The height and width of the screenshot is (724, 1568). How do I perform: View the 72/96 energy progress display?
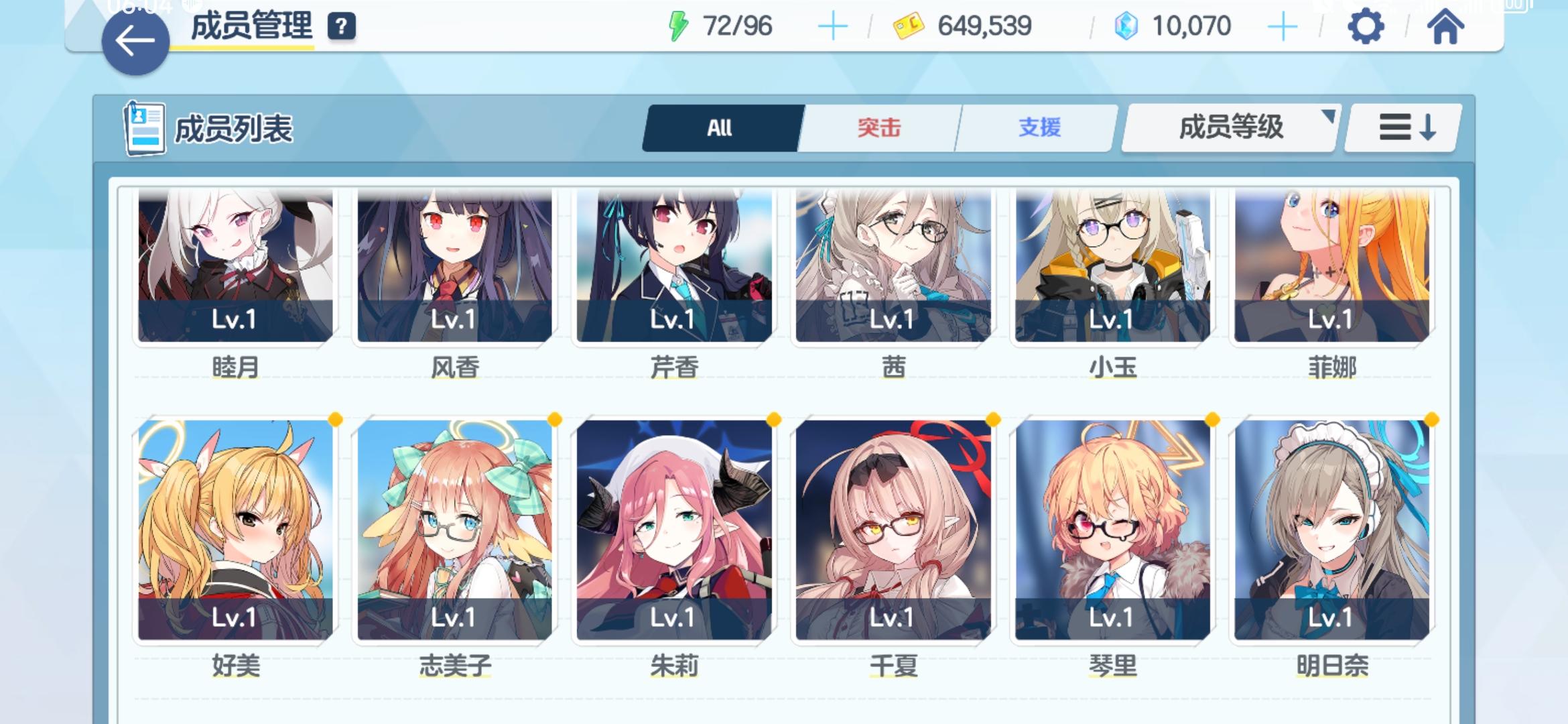pyautogui.click(x=734, y=25)
